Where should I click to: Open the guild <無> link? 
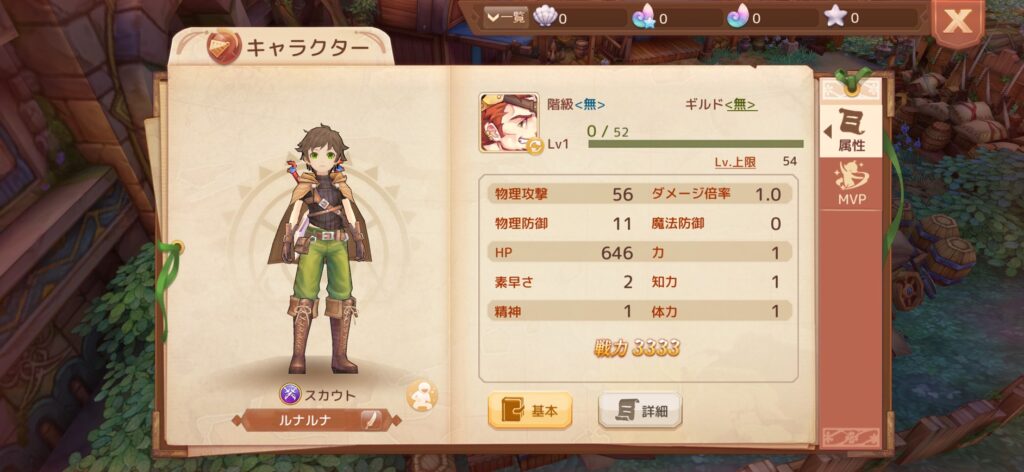click(x=740, y=104)
